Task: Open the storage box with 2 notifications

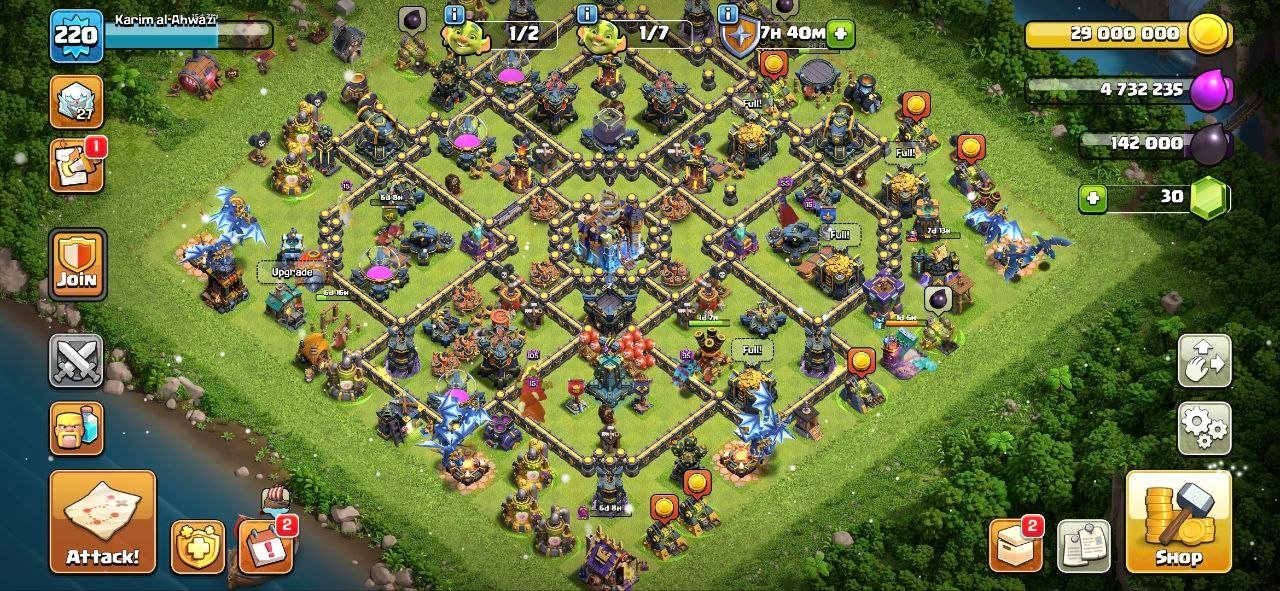Action: pos(1015,546)
